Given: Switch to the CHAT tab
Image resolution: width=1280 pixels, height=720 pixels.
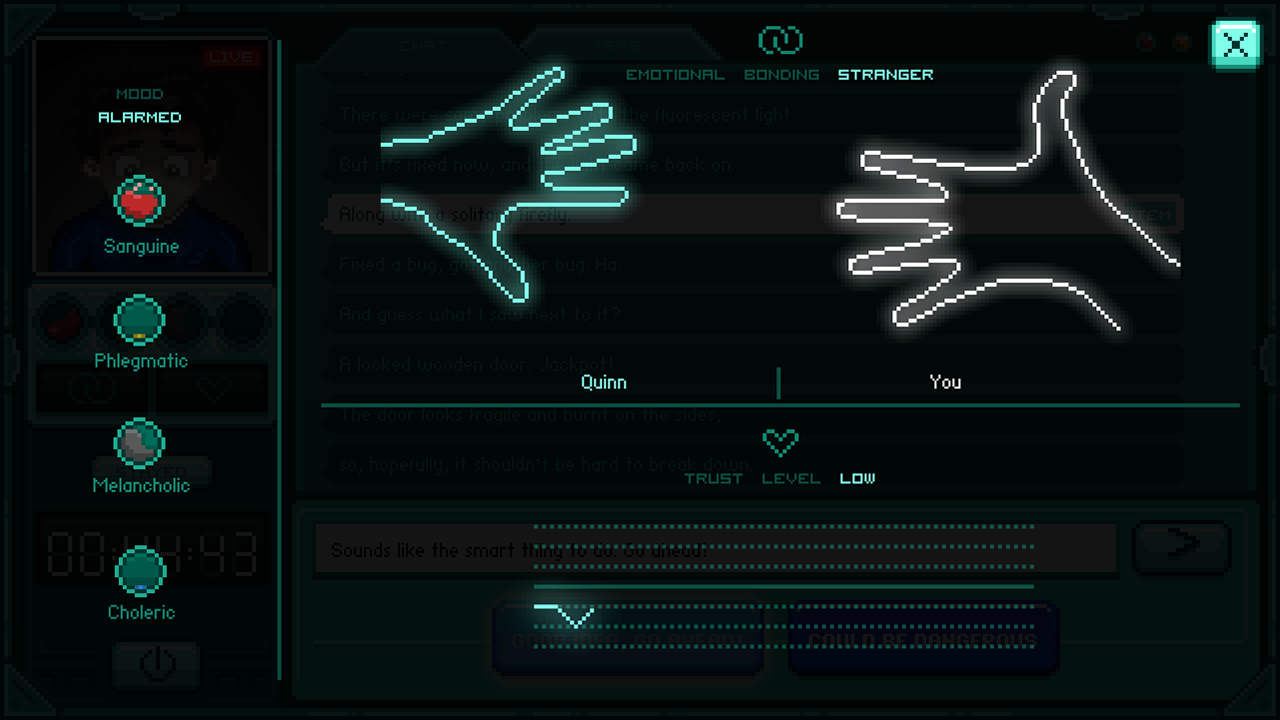Looking at the screenshot, I should 423,45.
